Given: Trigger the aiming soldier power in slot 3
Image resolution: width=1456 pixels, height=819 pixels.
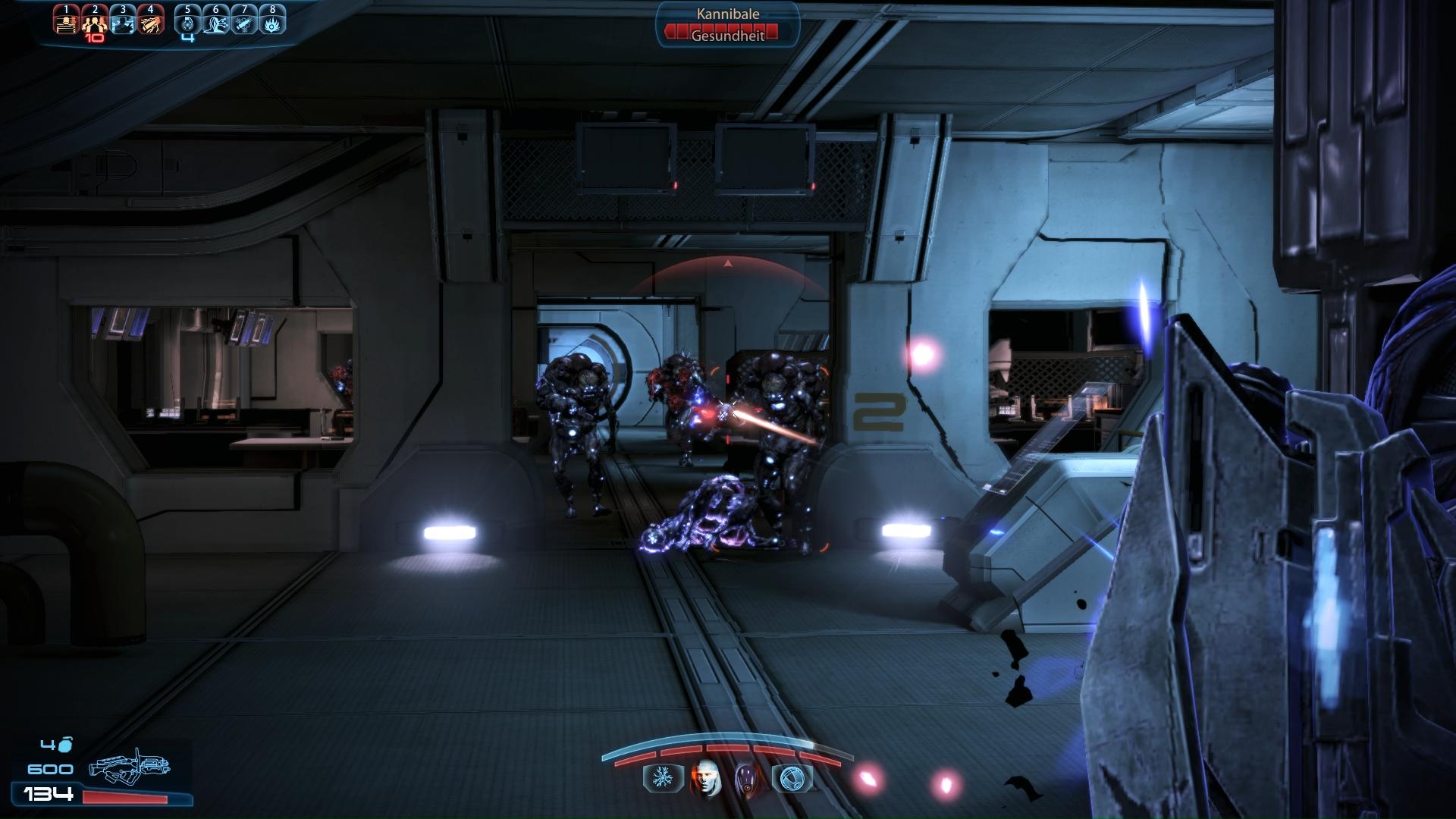Looking at the screenshot, I should (x=123, y=21).
